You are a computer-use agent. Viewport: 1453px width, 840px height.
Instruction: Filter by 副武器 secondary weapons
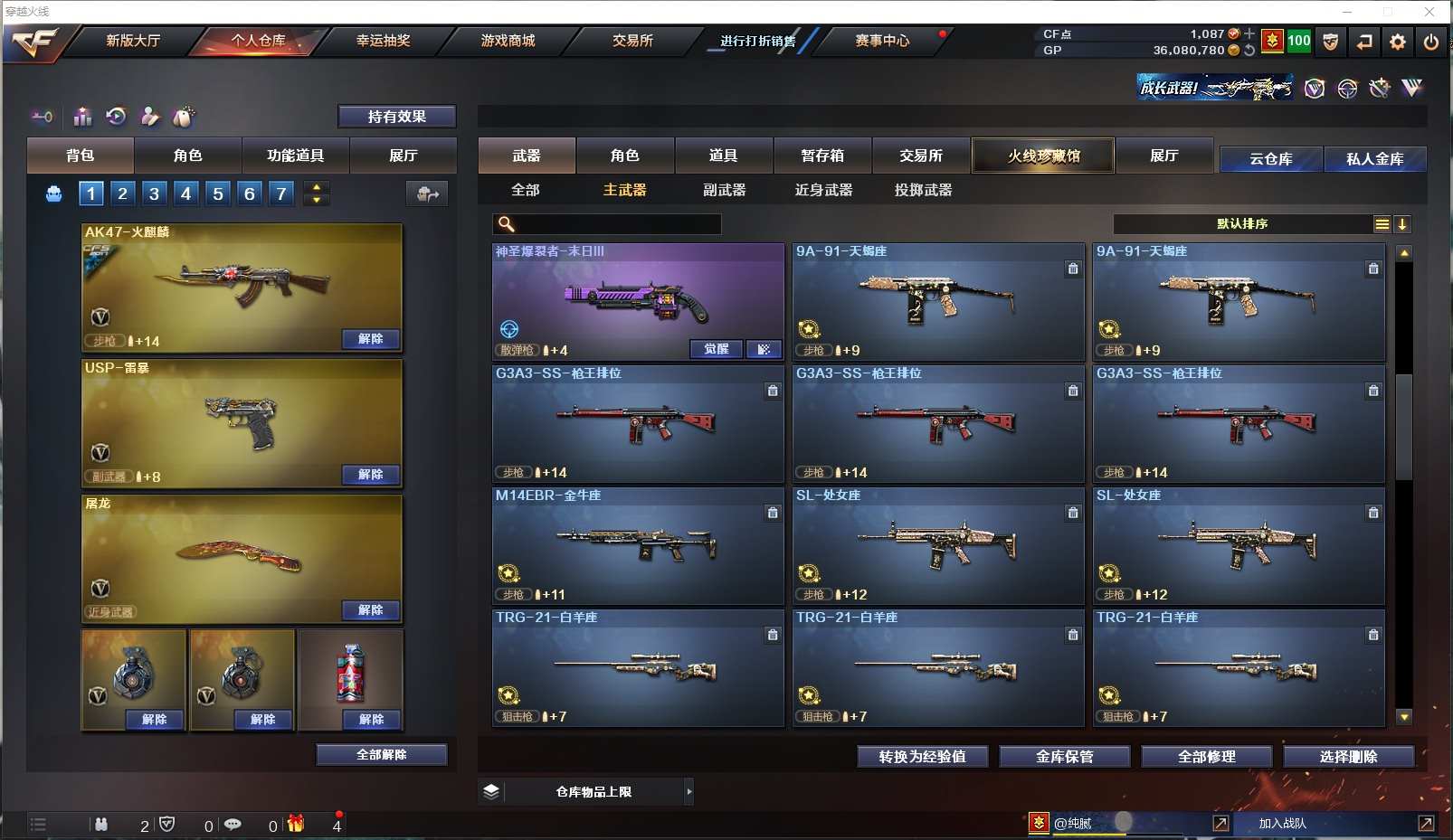724,190
